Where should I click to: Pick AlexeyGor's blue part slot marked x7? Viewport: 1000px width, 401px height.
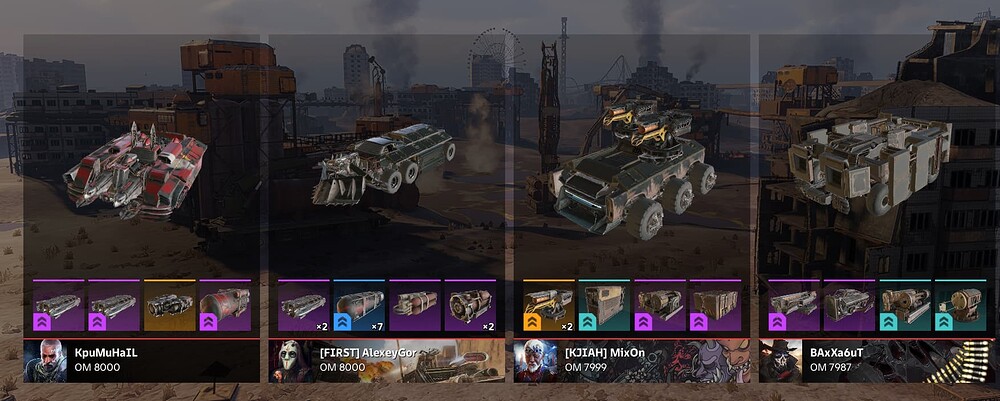pos(359,305)
